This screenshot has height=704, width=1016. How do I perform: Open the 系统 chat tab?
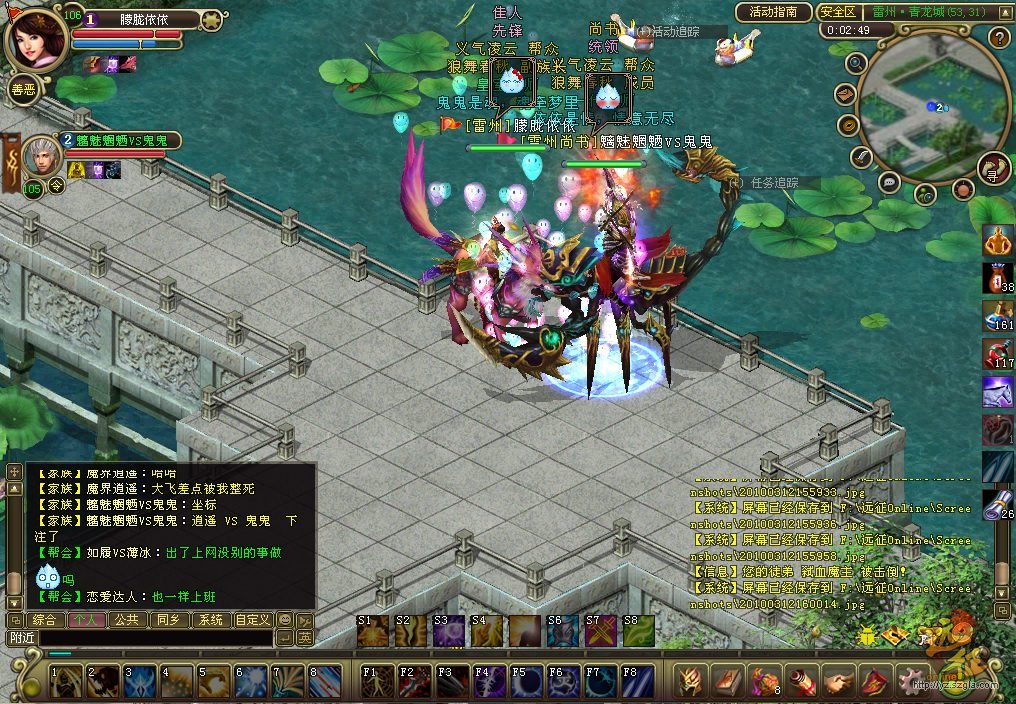tap(210, 620)
